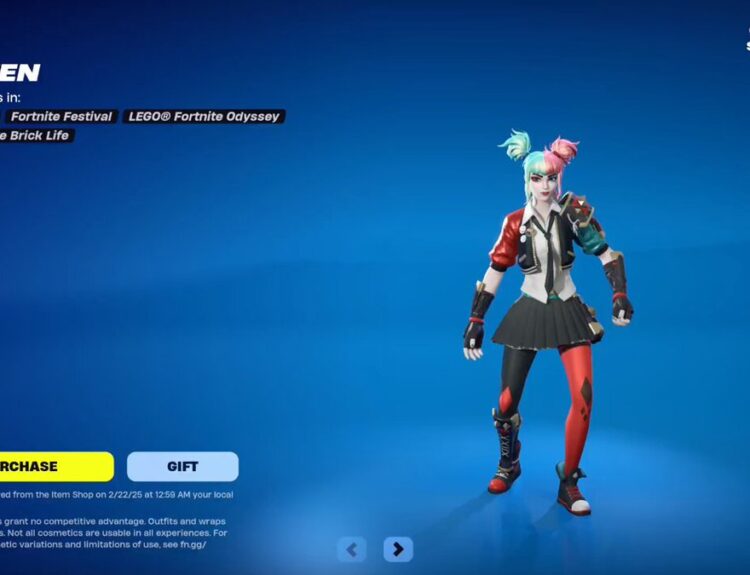Gift this outfit to a friend
The width and height of the screenshot is (750, 575).
[182, 466]
